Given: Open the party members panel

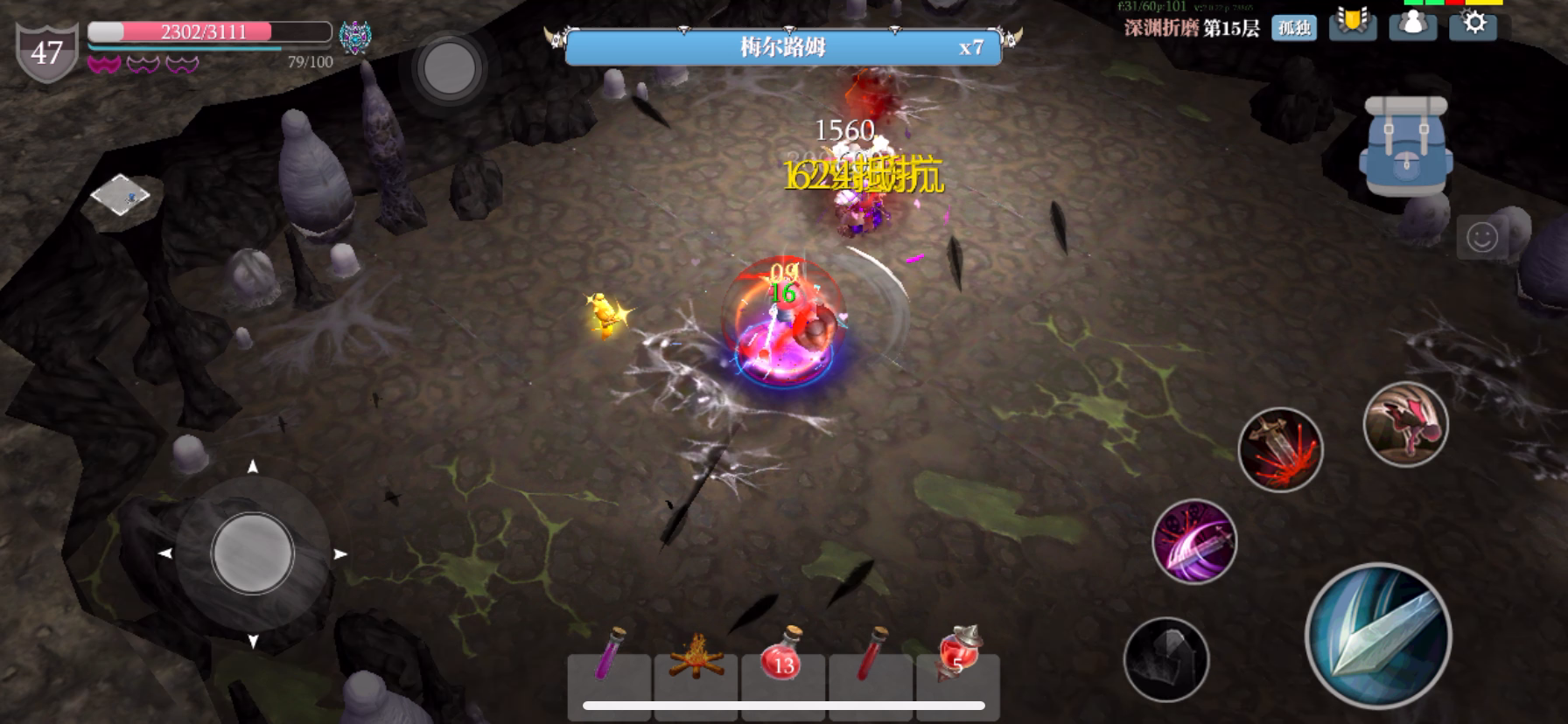Looking at the screenshot, I should [1412, 24].
